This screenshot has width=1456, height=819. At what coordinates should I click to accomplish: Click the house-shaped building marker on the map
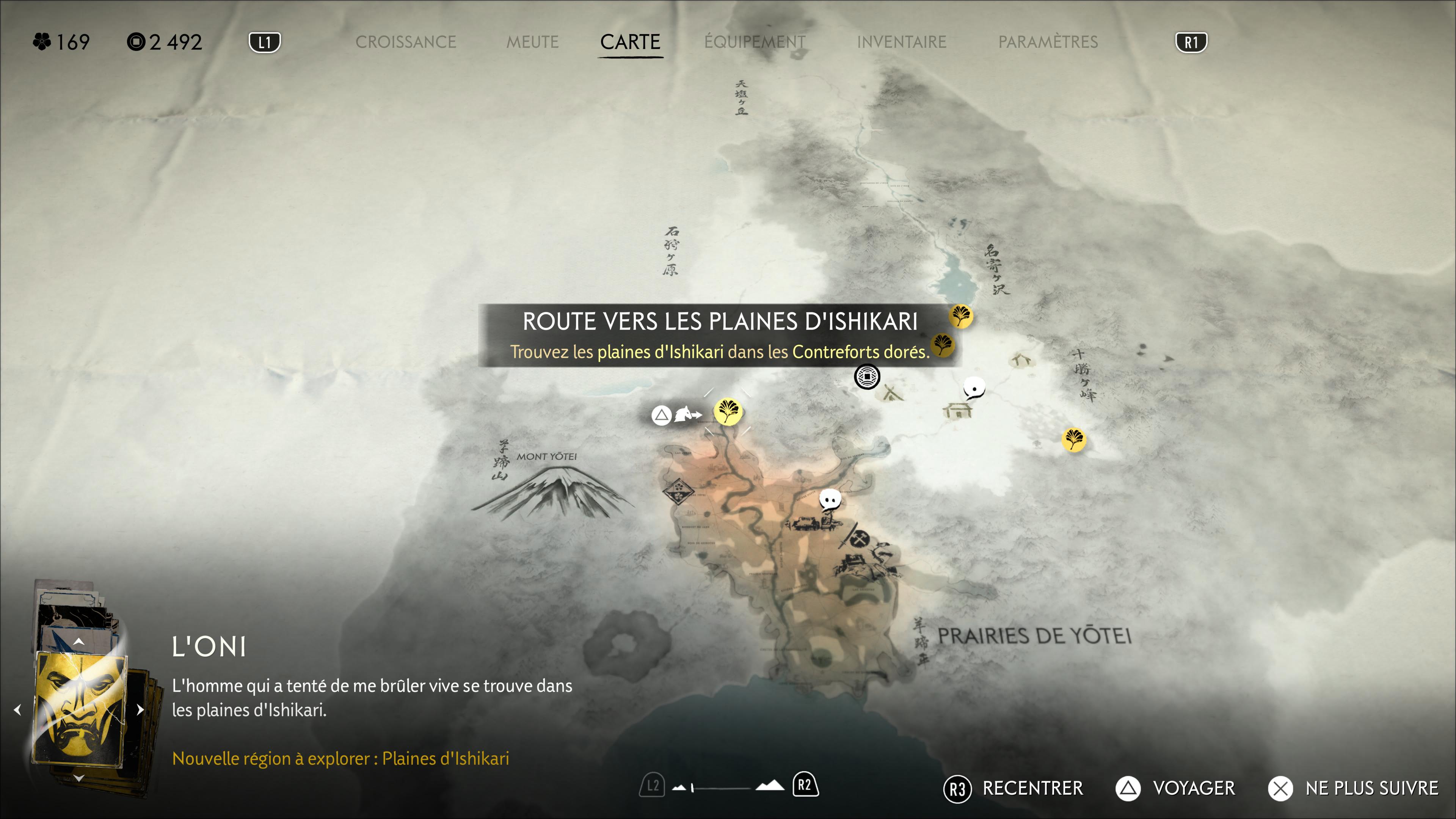click(x=957, y=410)
